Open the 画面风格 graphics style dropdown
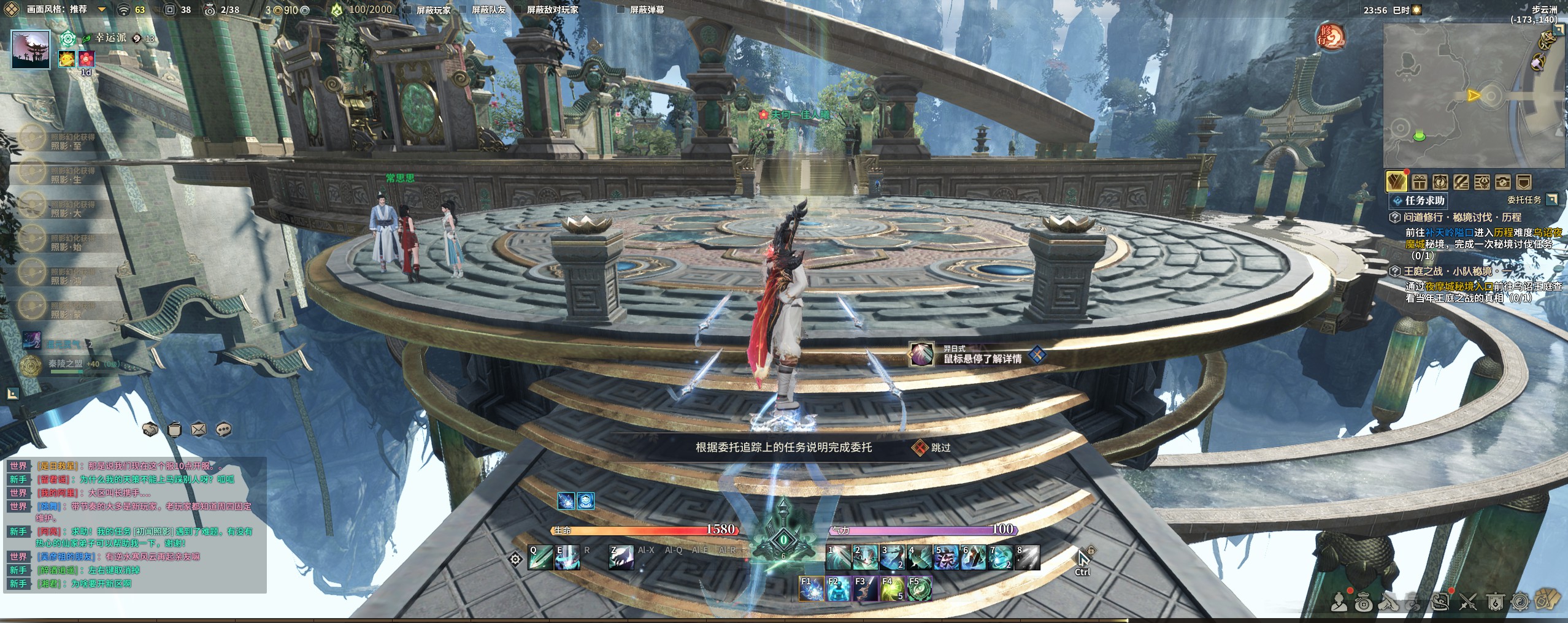This screenshot has width=1568, height=623. click(102, 10)
